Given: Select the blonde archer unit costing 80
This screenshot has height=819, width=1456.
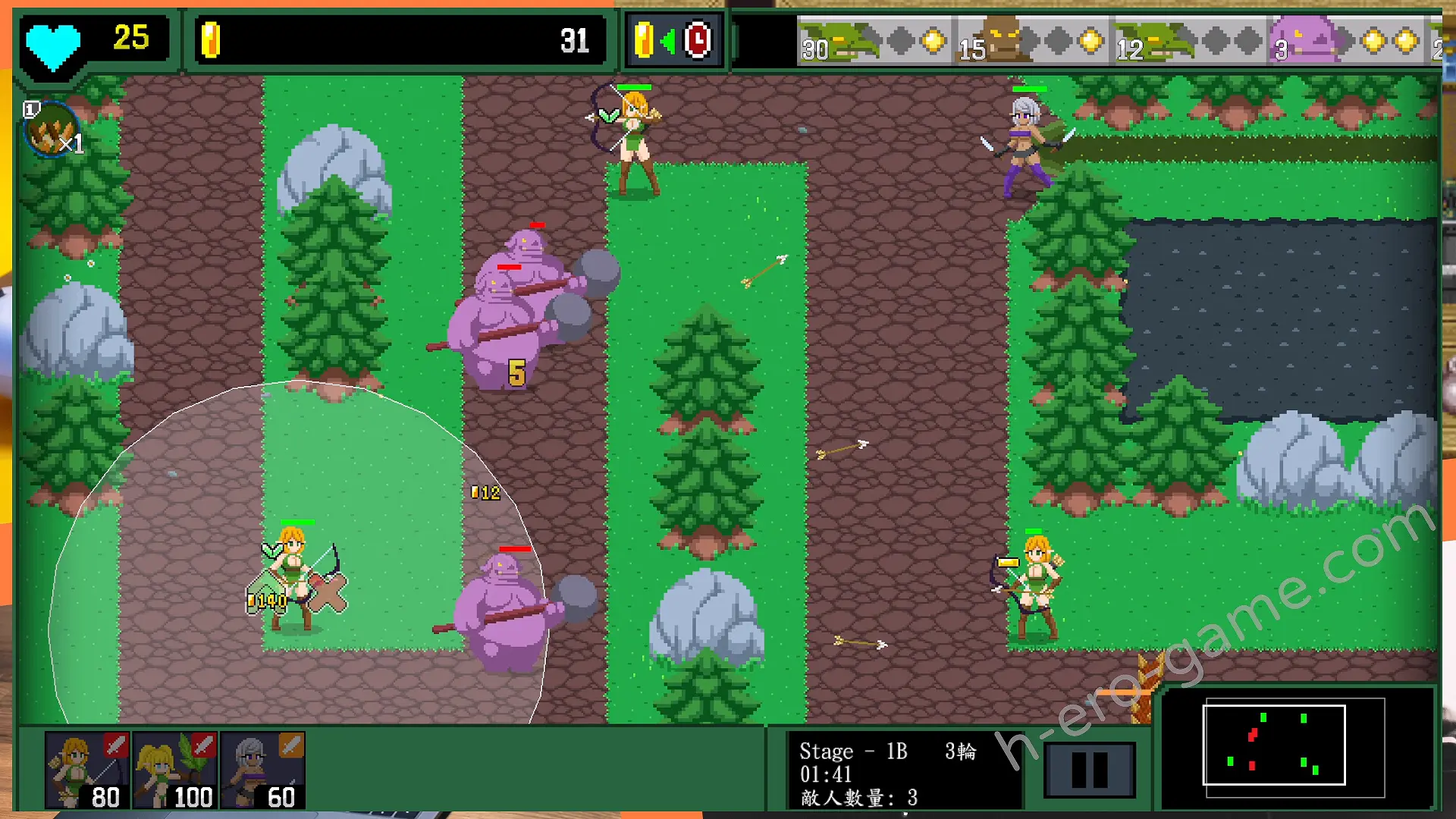Looking at the screenshot, I should tap(86, 770).
